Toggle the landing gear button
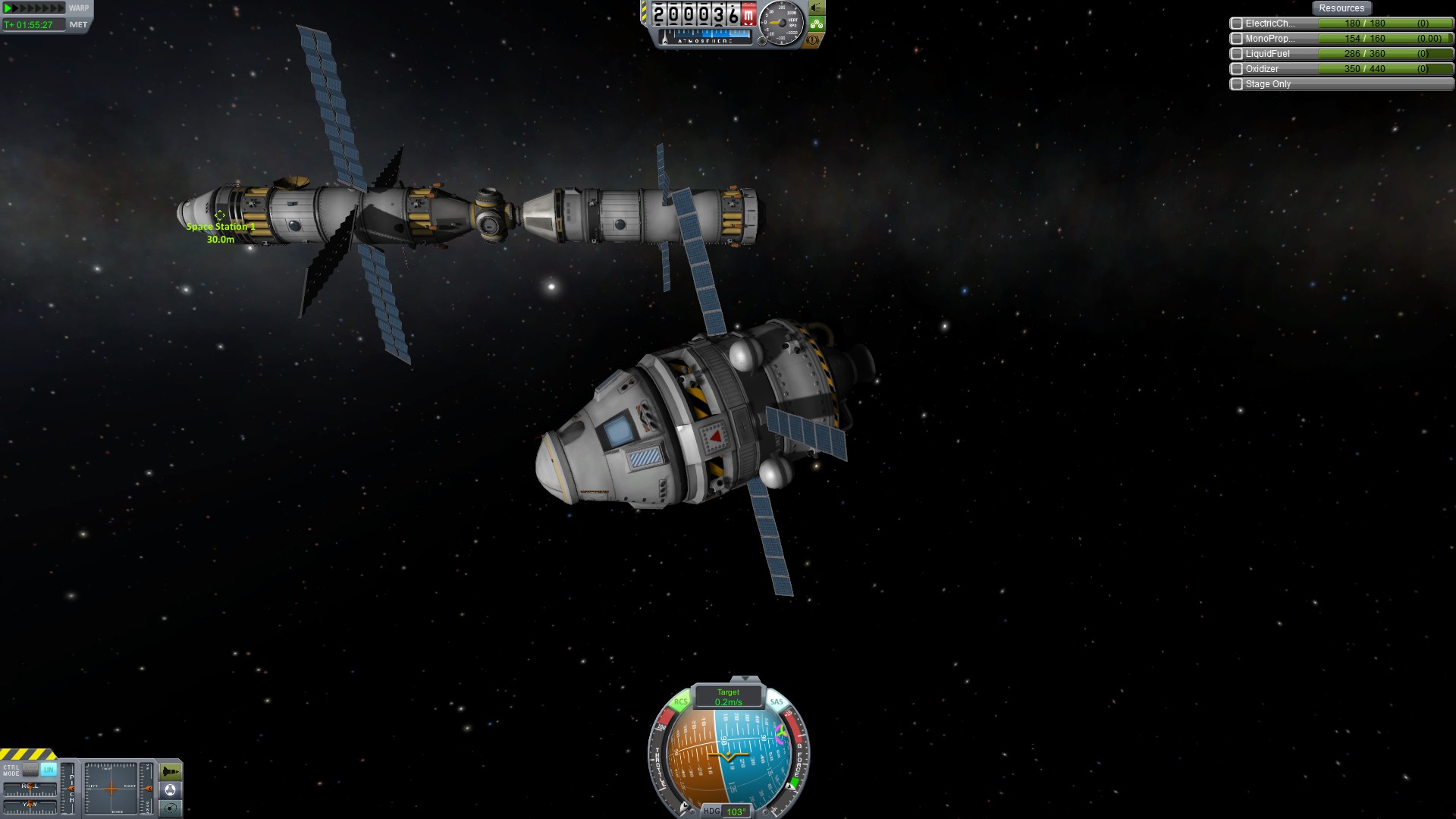The image size is (1456, 819). [x=816, y=24]
